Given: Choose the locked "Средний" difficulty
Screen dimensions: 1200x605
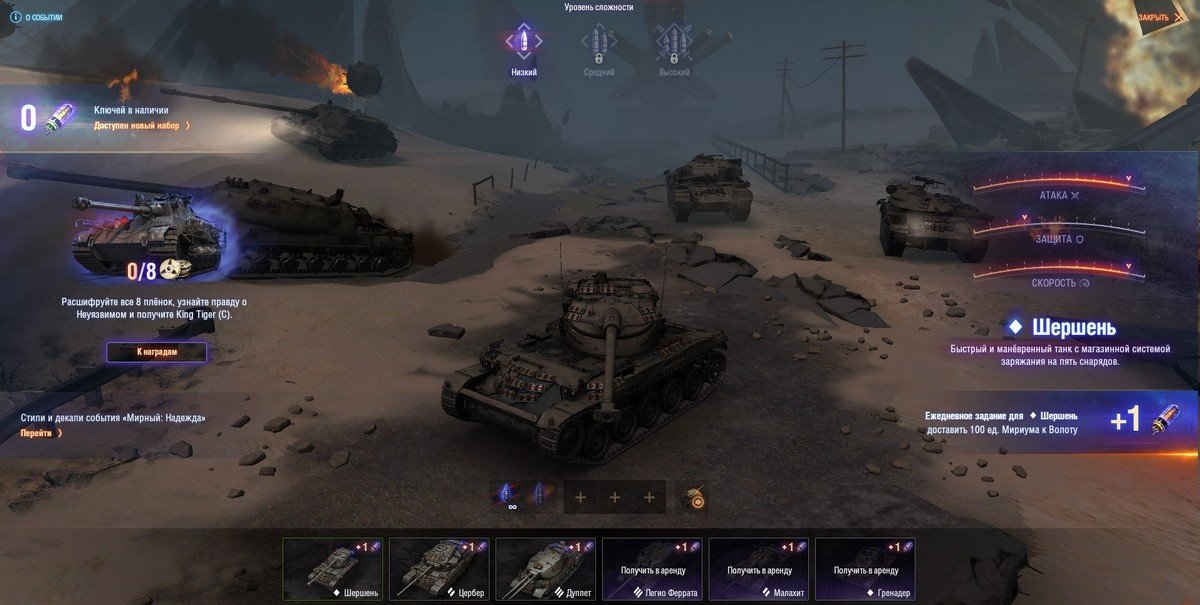Looking at the screenshot, I should click(598, 48).
